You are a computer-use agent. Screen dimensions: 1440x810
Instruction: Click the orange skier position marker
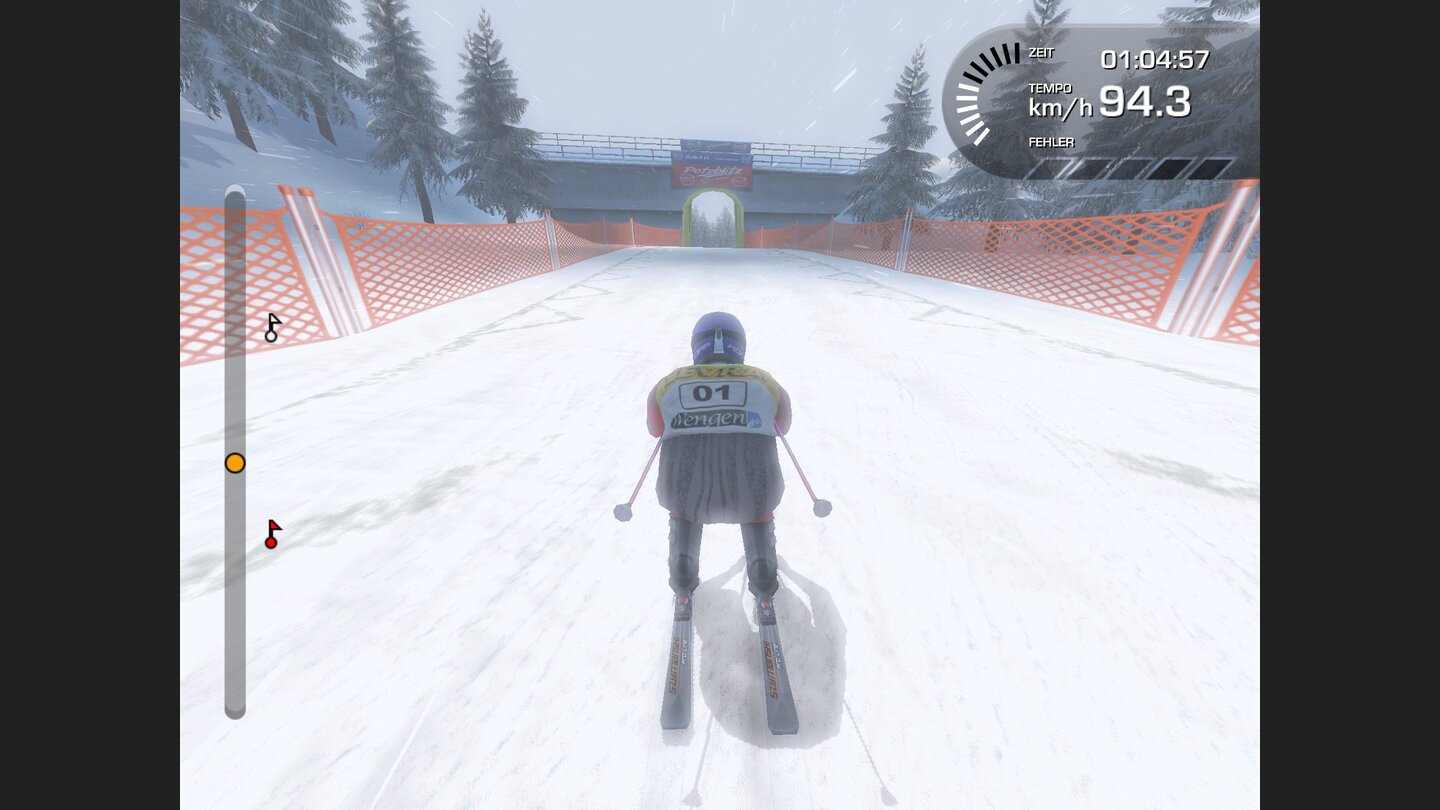click(234, 462)
